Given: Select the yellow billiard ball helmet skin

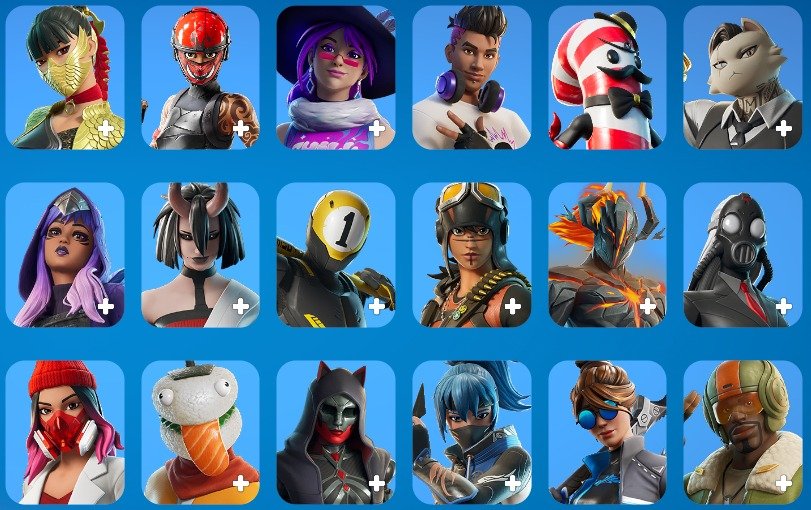Looking at the screenshot, I should [x=336, y=255].
